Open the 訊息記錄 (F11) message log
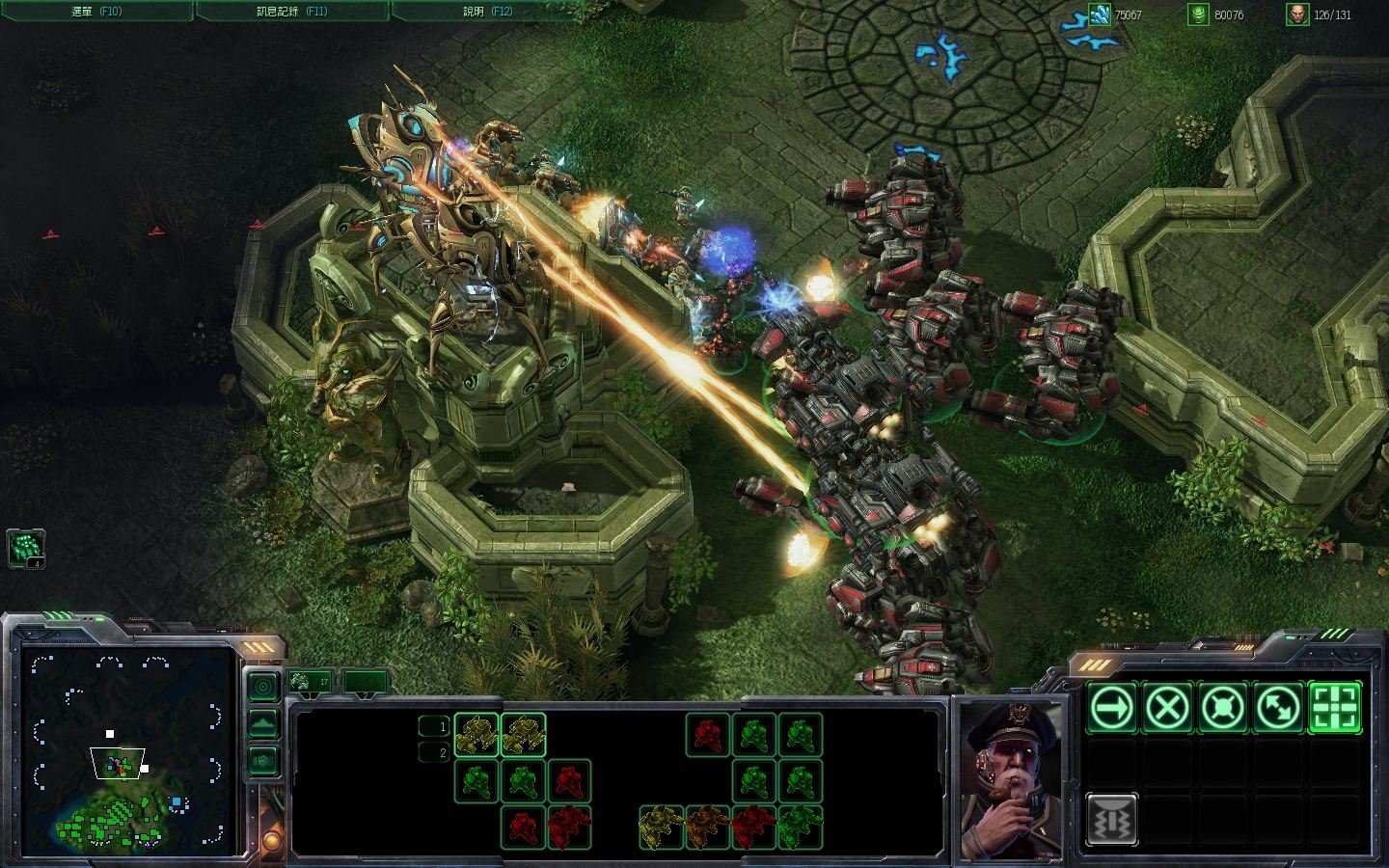The width and height of the screenshot is (1389, 868). click(292, 12)
